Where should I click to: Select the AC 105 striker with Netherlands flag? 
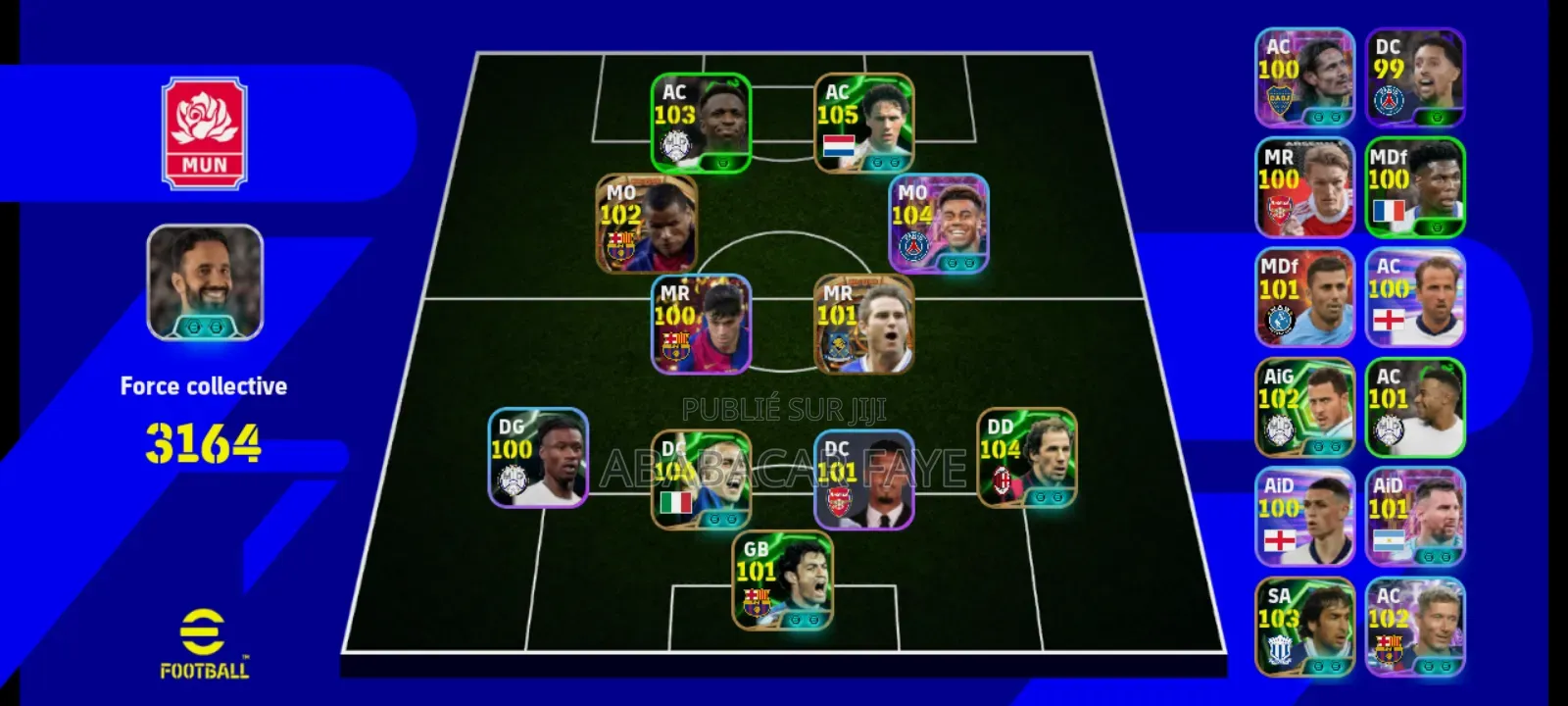[x=863, y=124]
